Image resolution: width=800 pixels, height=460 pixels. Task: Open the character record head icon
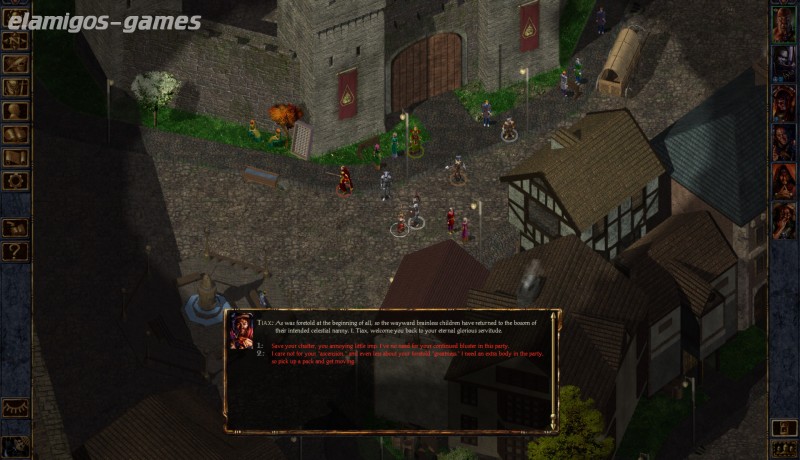click(x=15, y=111)
